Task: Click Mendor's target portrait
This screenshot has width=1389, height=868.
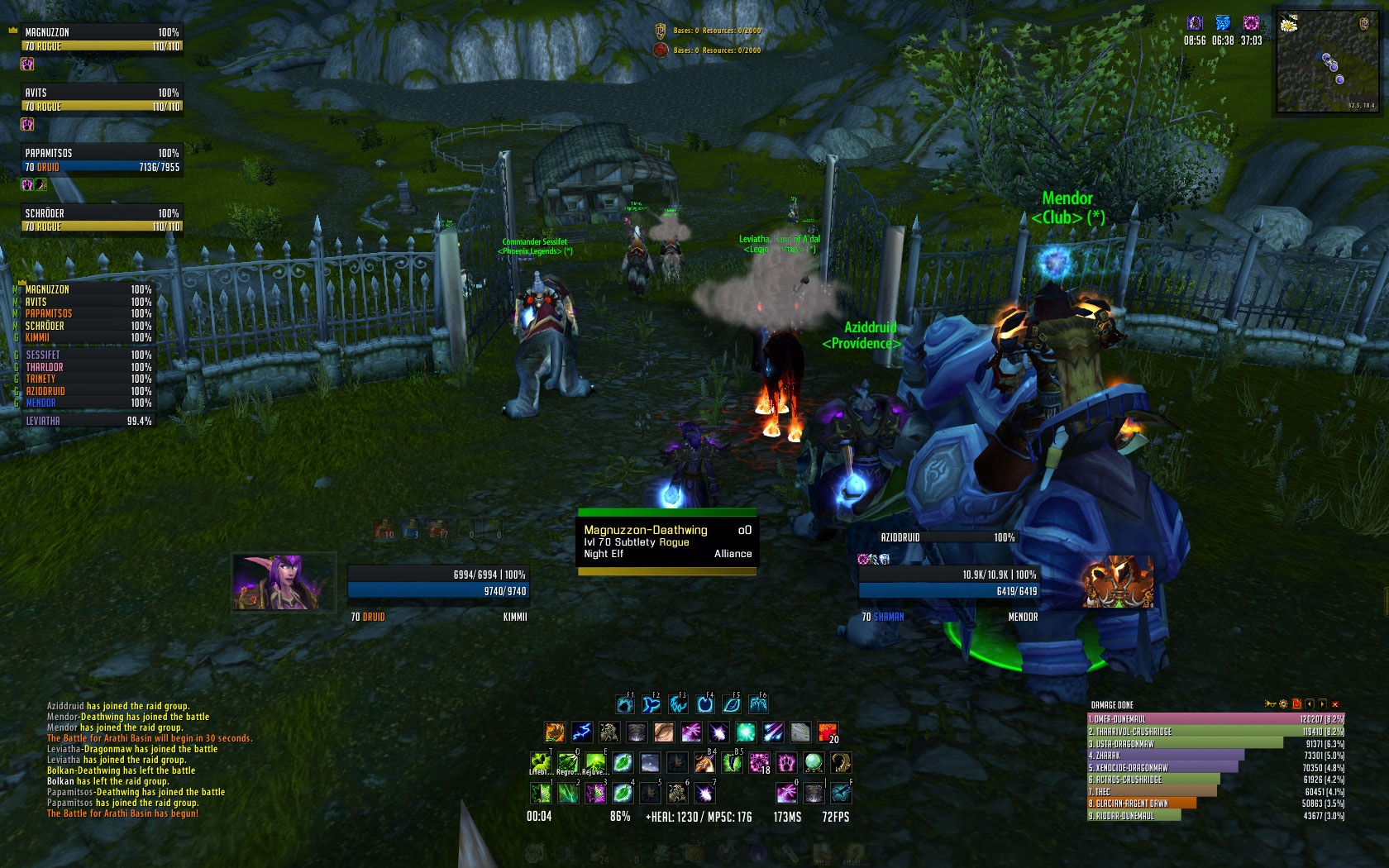Action: [1118, 582]
